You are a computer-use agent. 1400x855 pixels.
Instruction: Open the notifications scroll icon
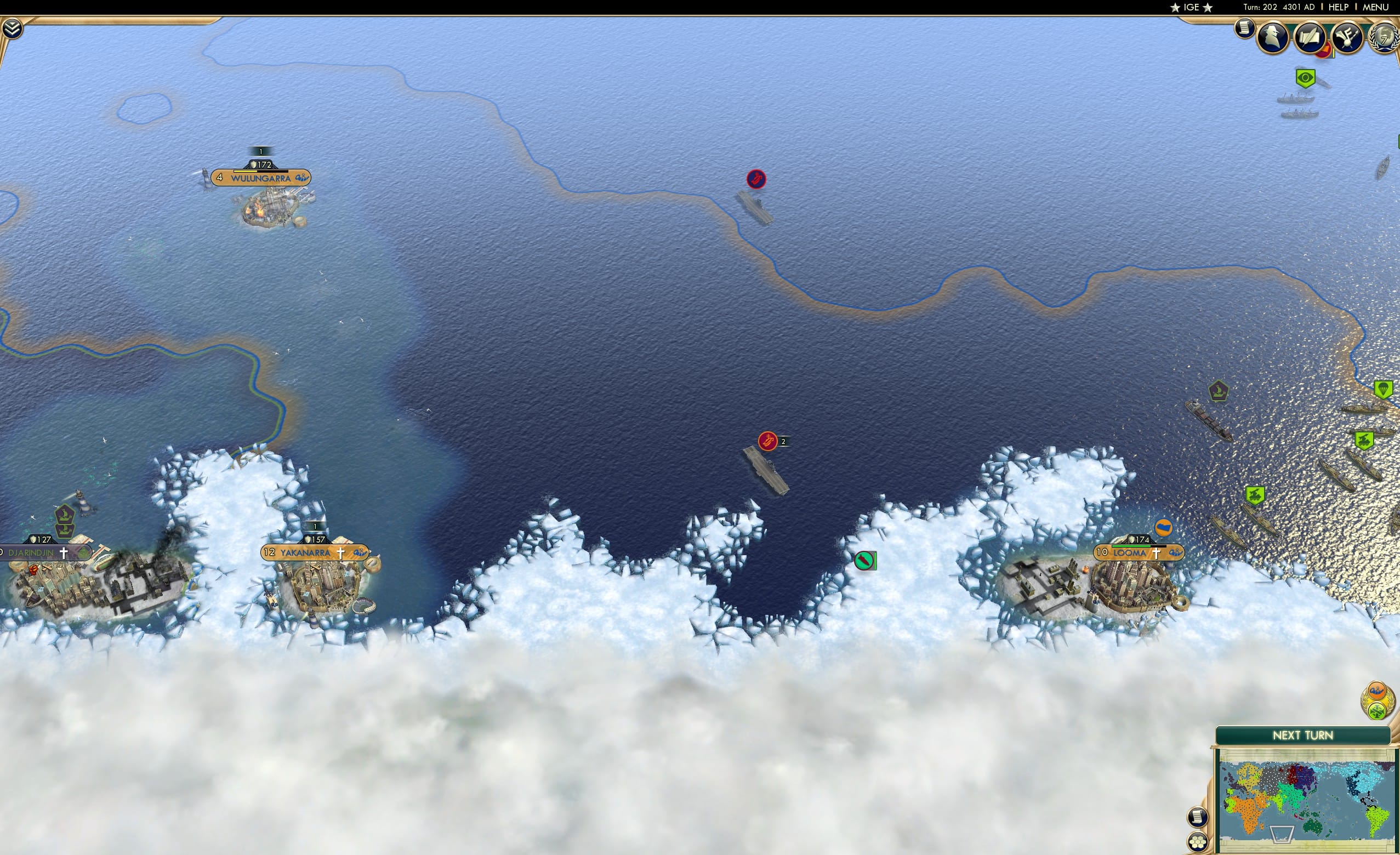pos(1245,30)
